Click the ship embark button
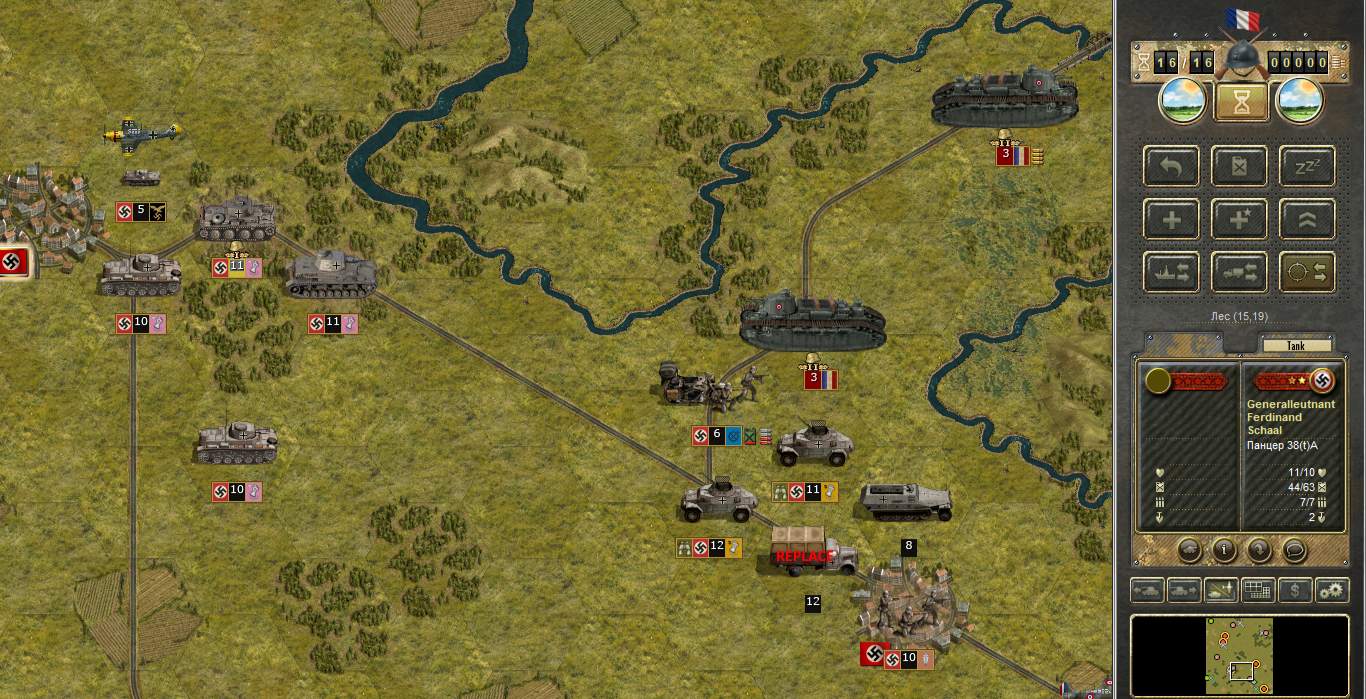This screenshot has height=699, width=1366. point(1172,271)
